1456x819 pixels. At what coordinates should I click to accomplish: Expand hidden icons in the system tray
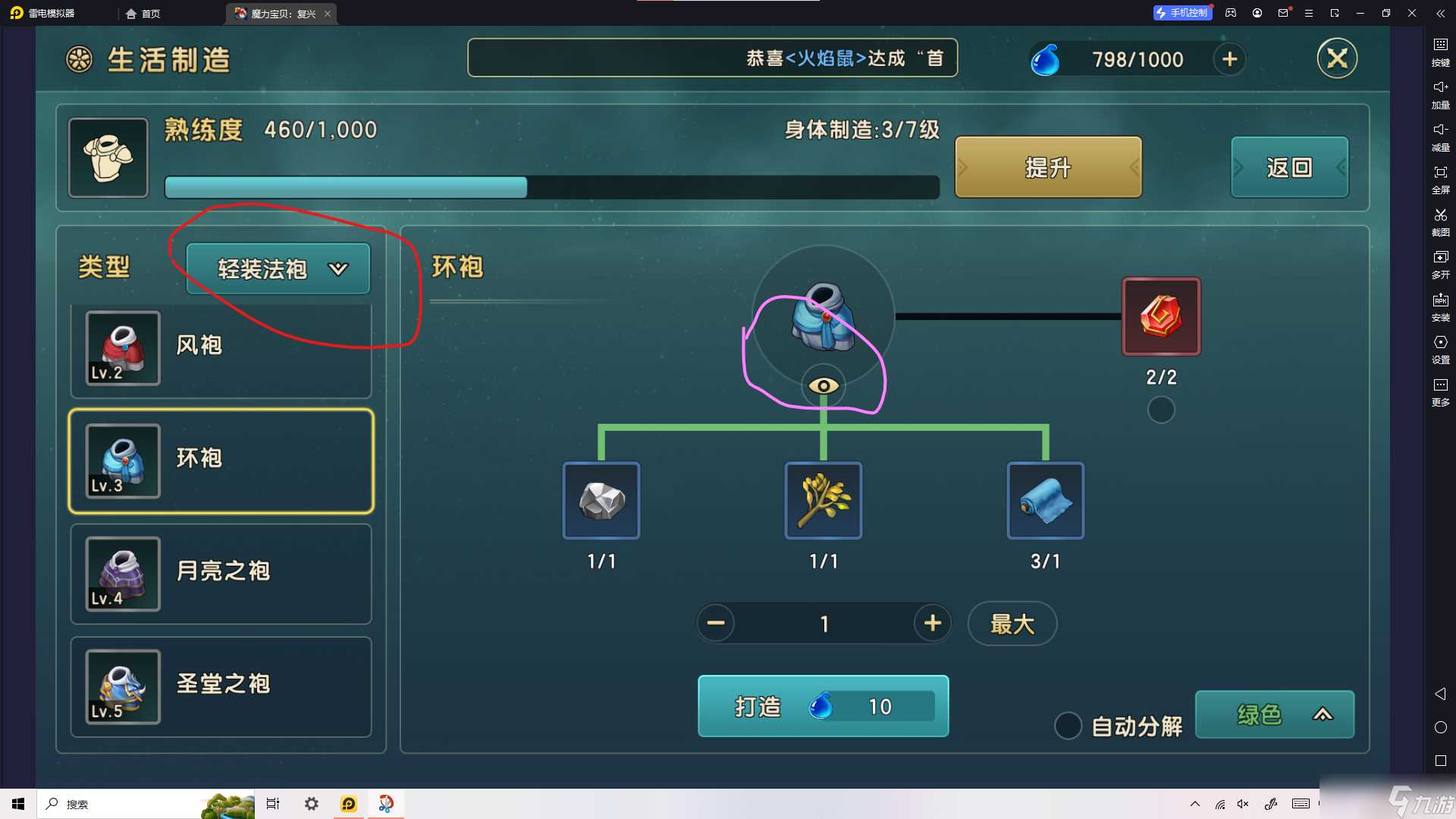point(1194,803)
